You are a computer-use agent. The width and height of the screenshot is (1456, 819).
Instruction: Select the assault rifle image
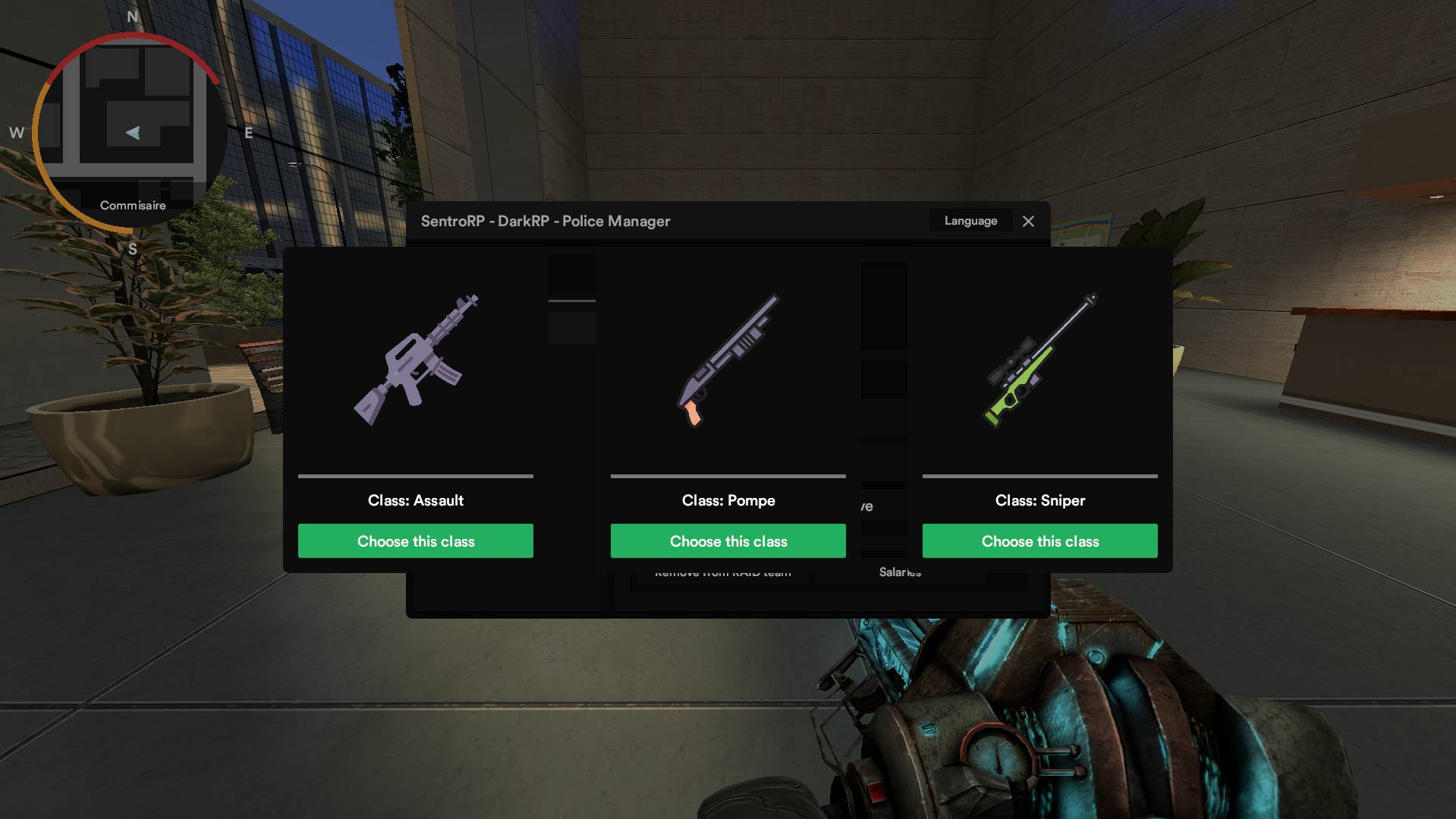tap(416, 361)
